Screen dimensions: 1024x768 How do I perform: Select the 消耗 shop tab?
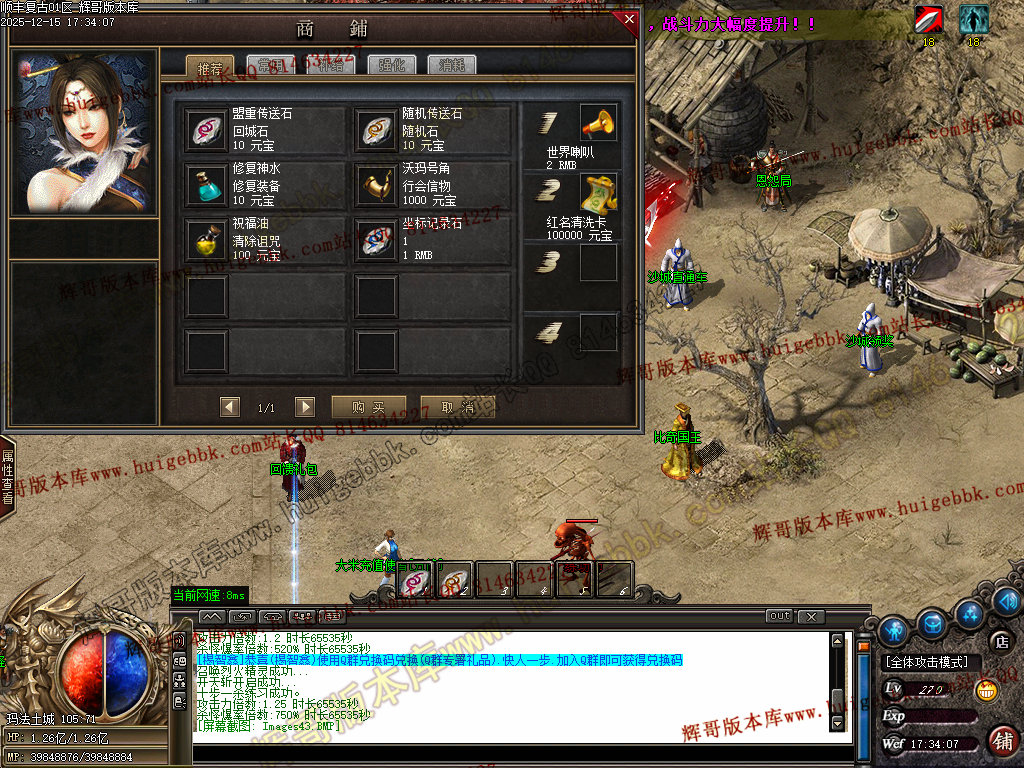[452, 66]
